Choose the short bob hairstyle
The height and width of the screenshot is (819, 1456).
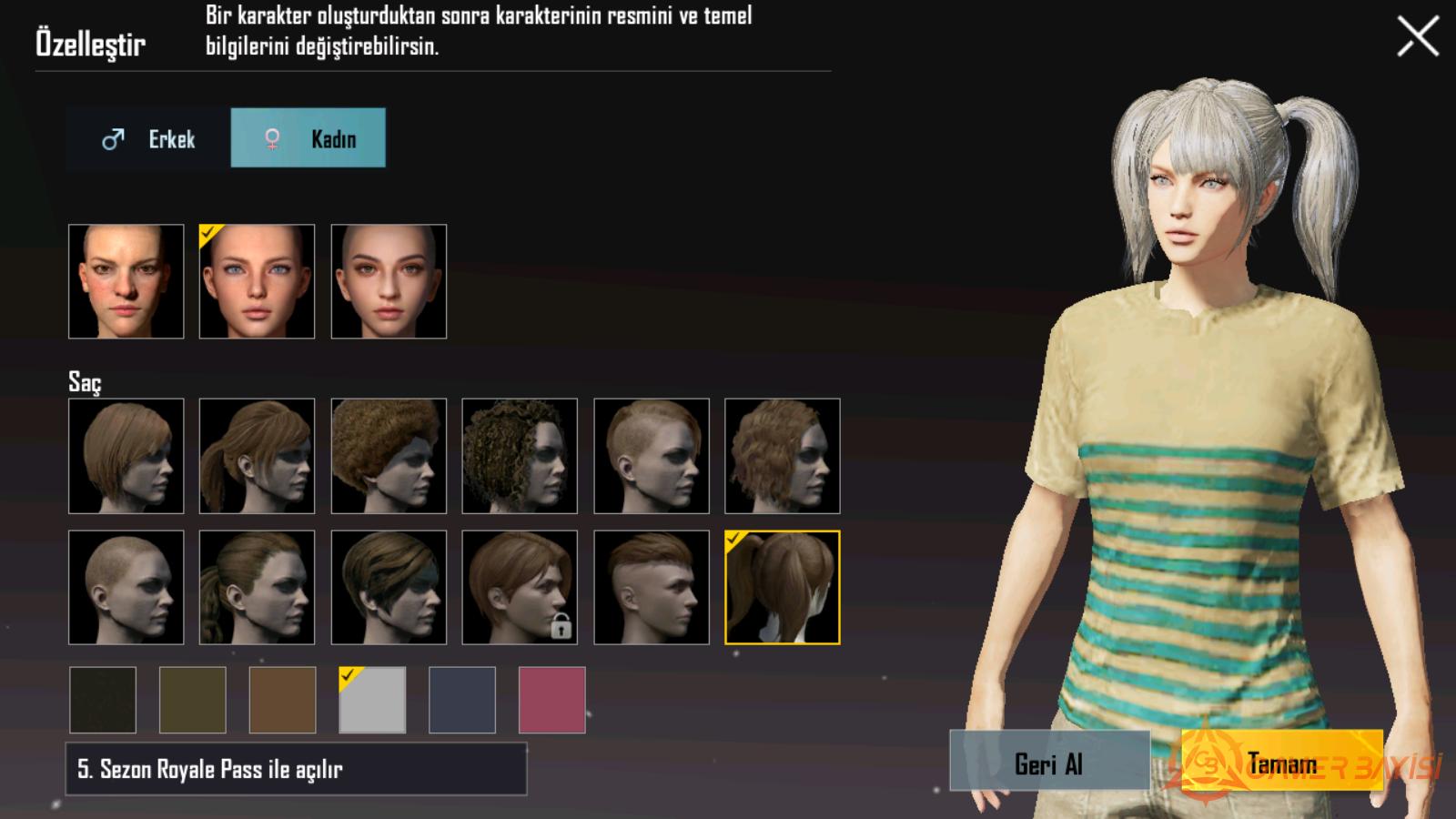(126, 456)
